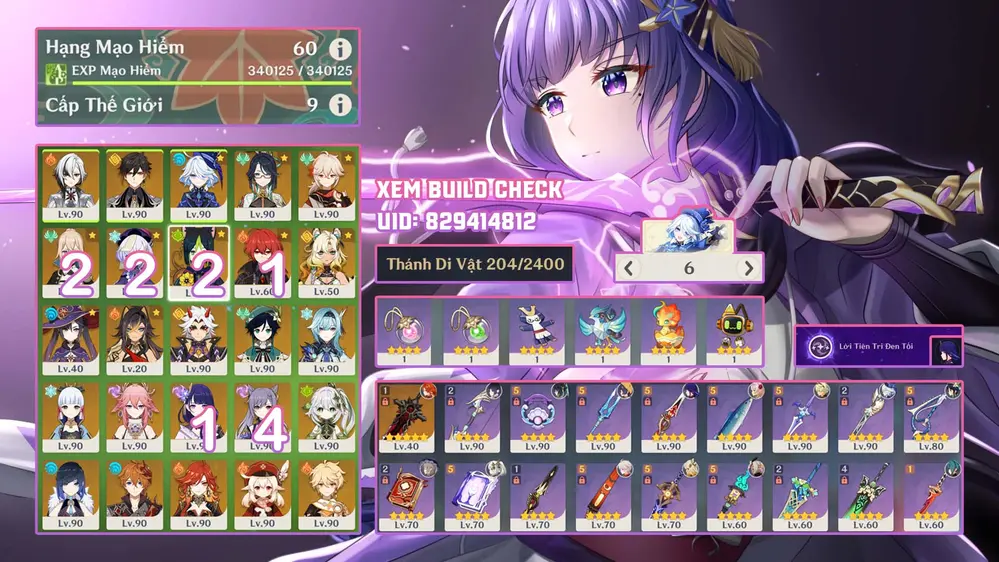Choose Zhongli's Lv.90 character card

click(x=134, y=185)
